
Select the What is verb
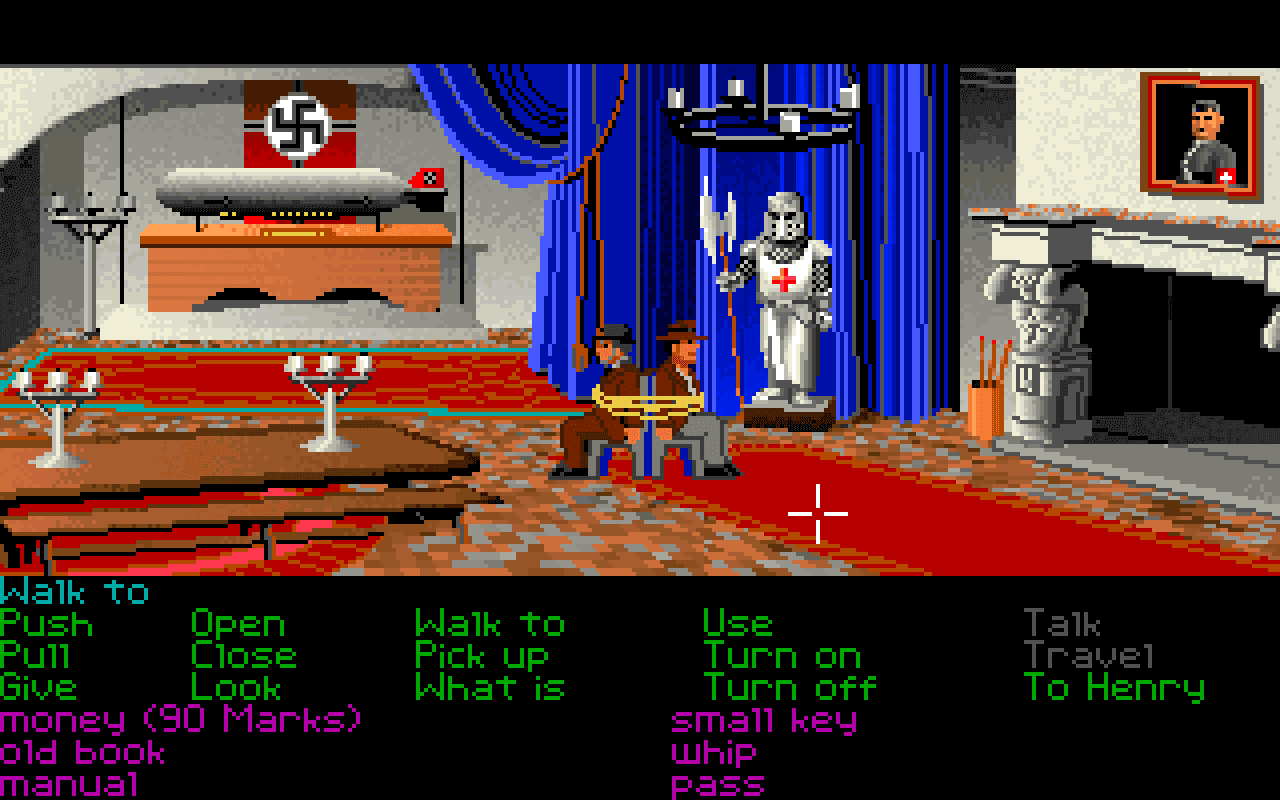491,688
